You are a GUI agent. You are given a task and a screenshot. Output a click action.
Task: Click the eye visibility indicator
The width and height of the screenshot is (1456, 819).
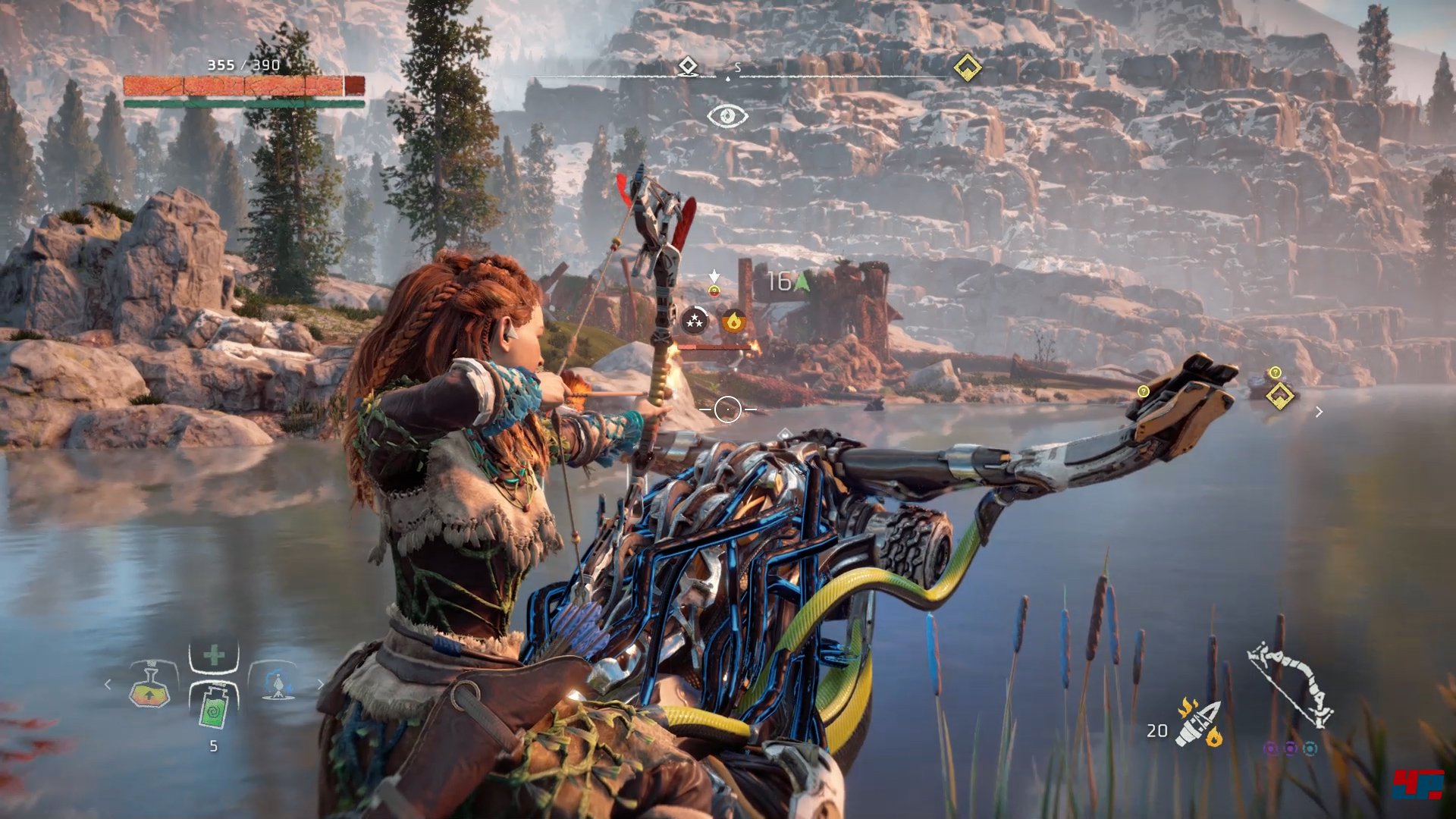point(727,116)
